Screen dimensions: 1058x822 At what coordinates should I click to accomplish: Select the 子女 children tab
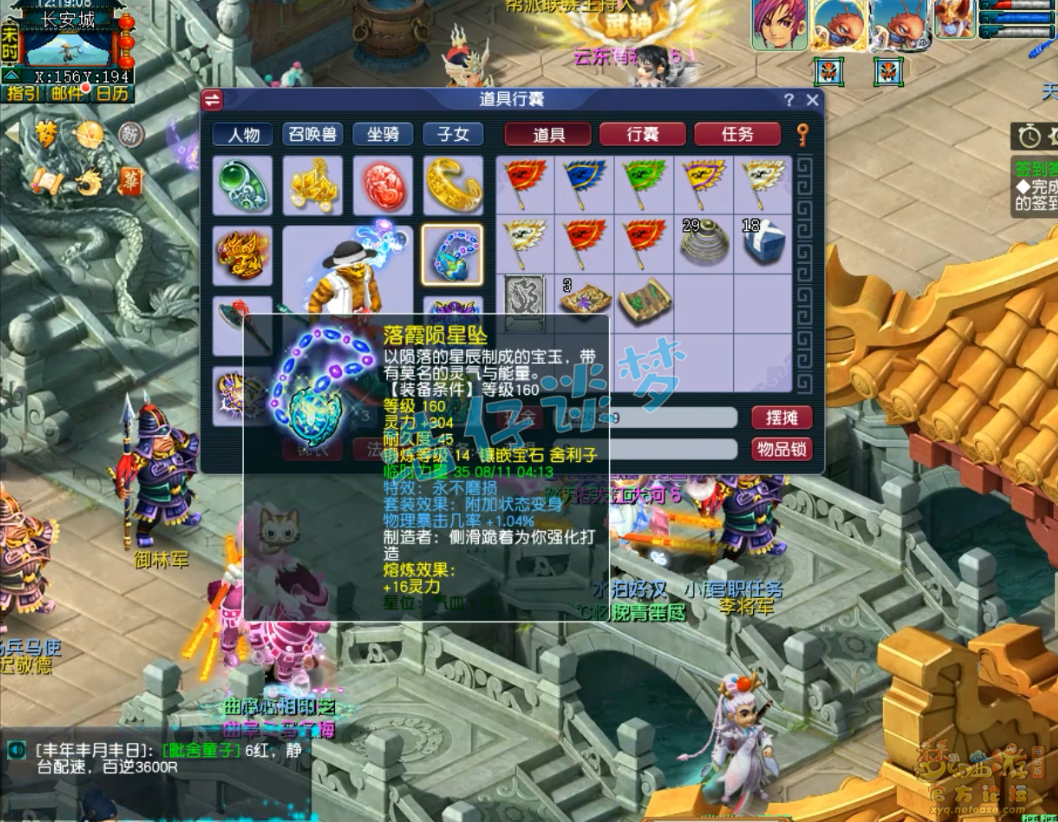pyautogui.click(x=452, y=135)
